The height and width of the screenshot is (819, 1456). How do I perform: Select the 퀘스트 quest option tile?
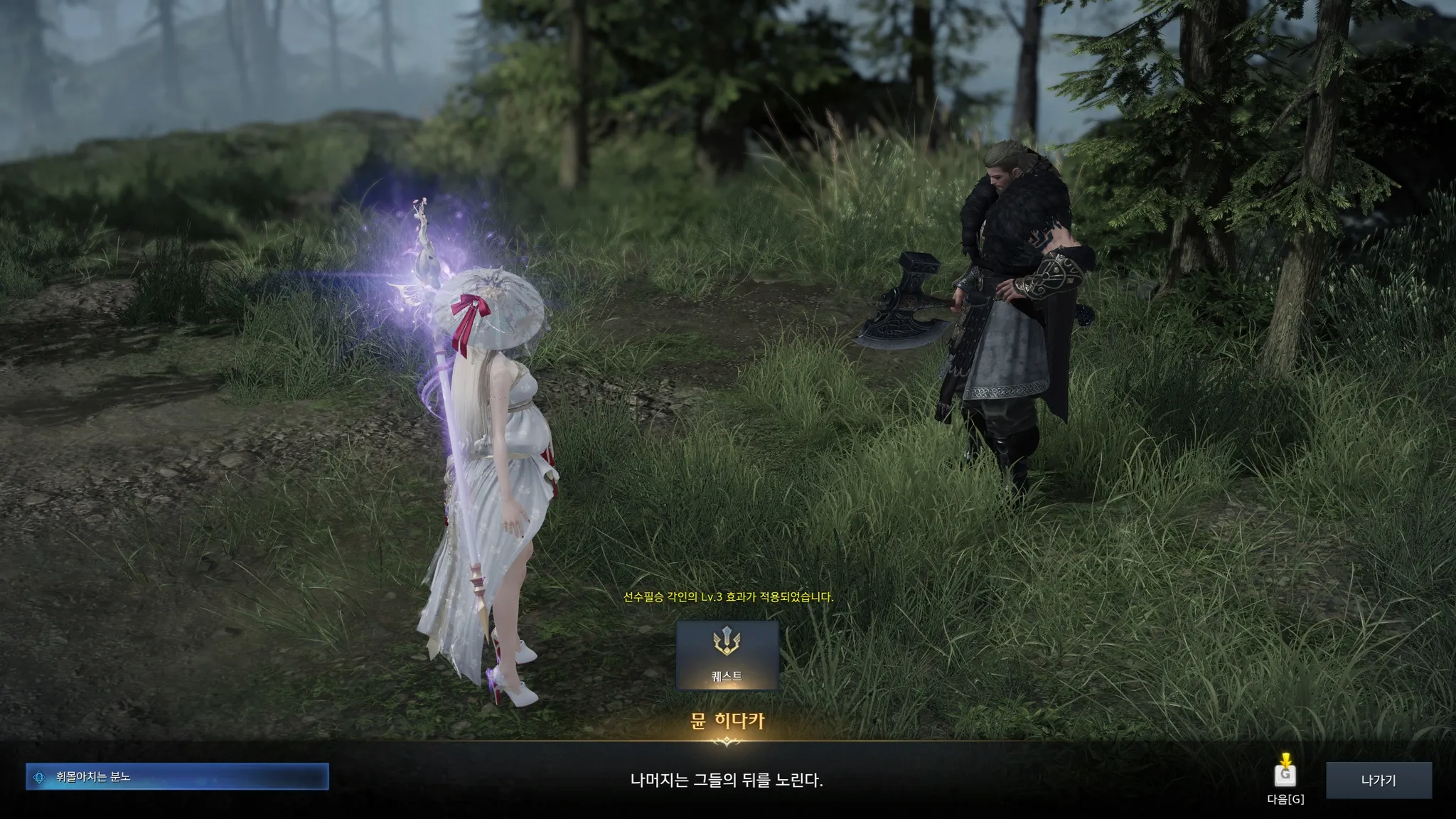[727, 655]
